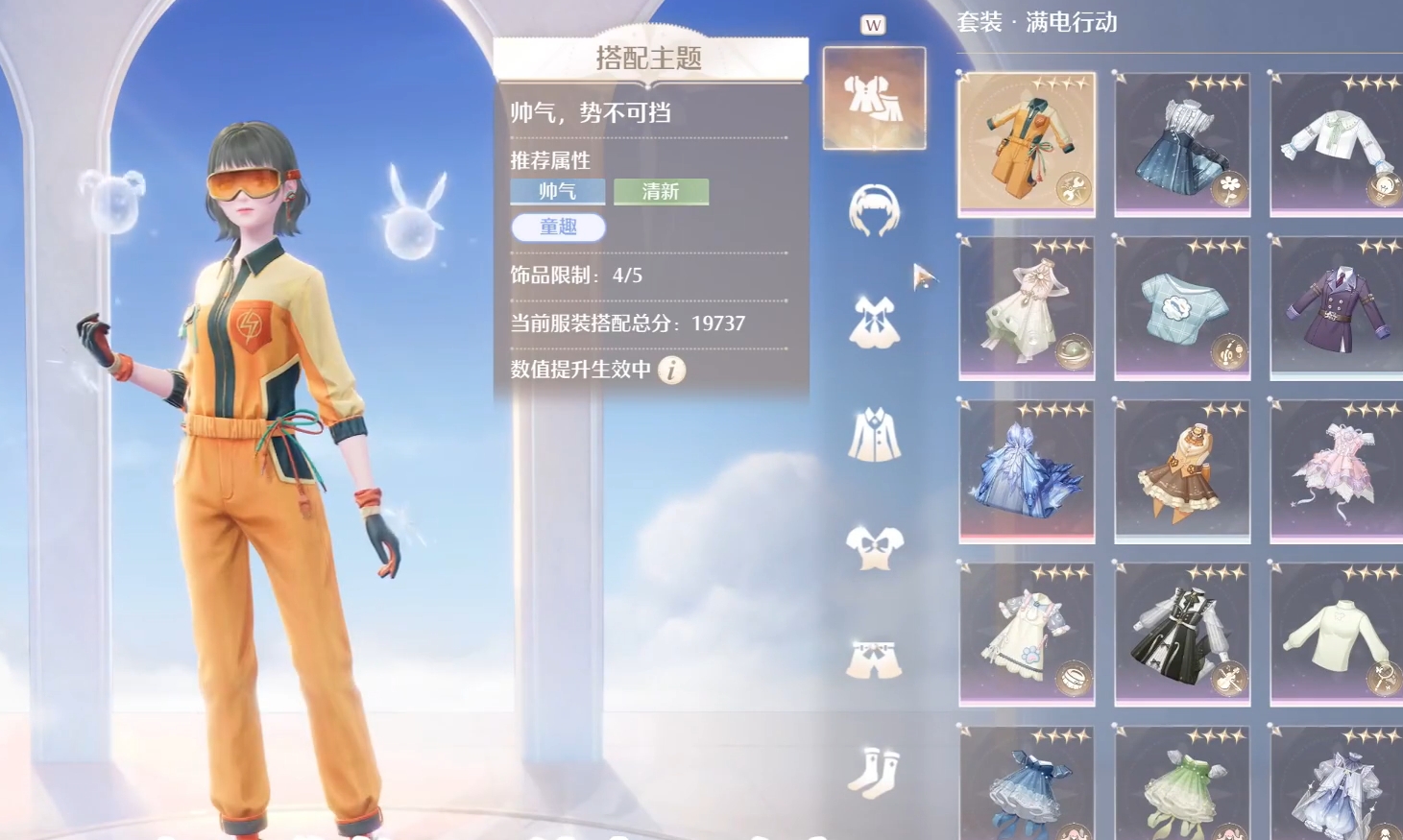1403x840 pixels.
Task: Select the full outfit category in the sidebar
Action: [x=874, y=96]
